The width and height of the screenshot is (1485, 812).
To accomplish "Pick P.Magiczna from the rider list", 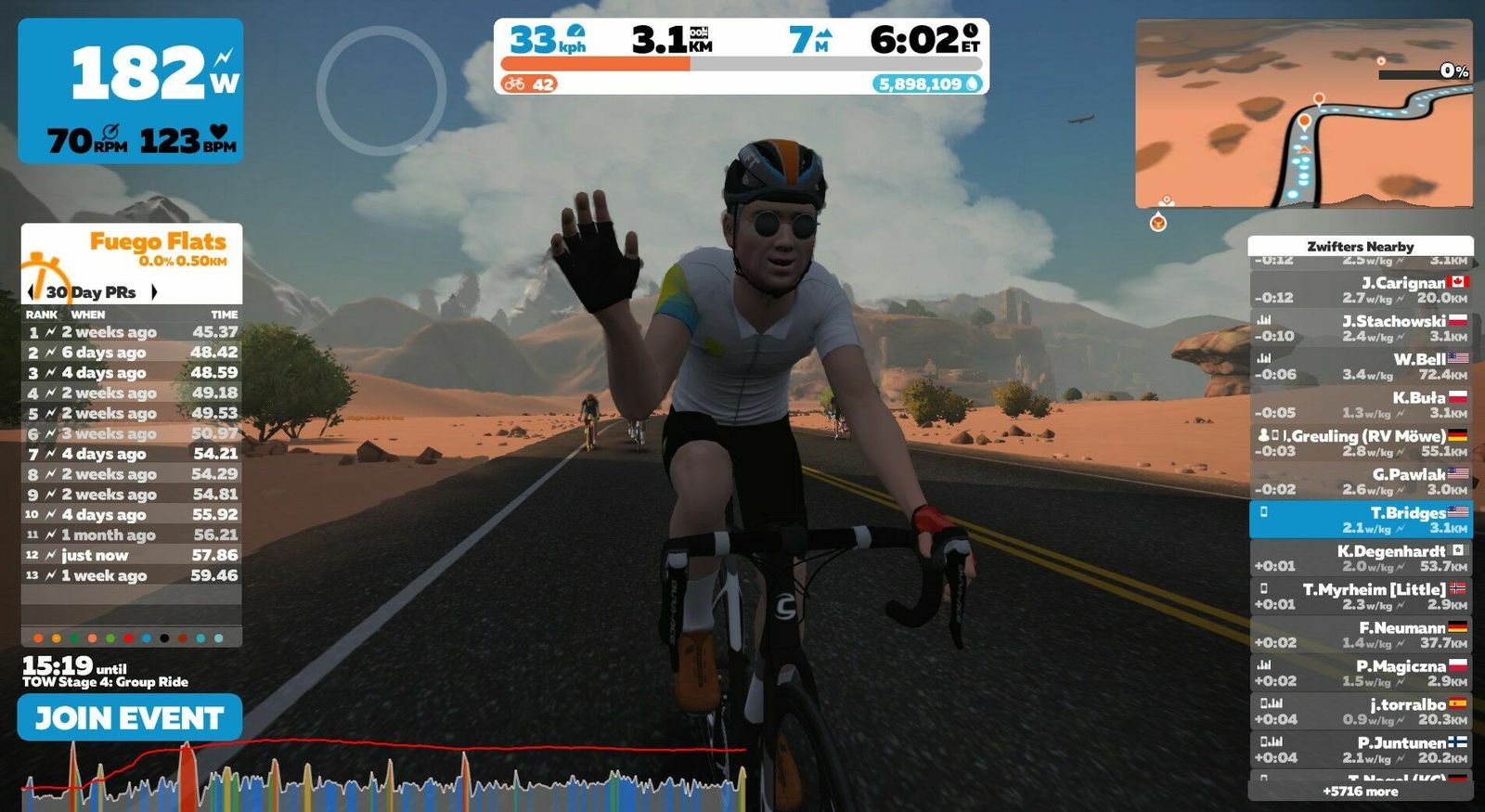I will 1361,673.
